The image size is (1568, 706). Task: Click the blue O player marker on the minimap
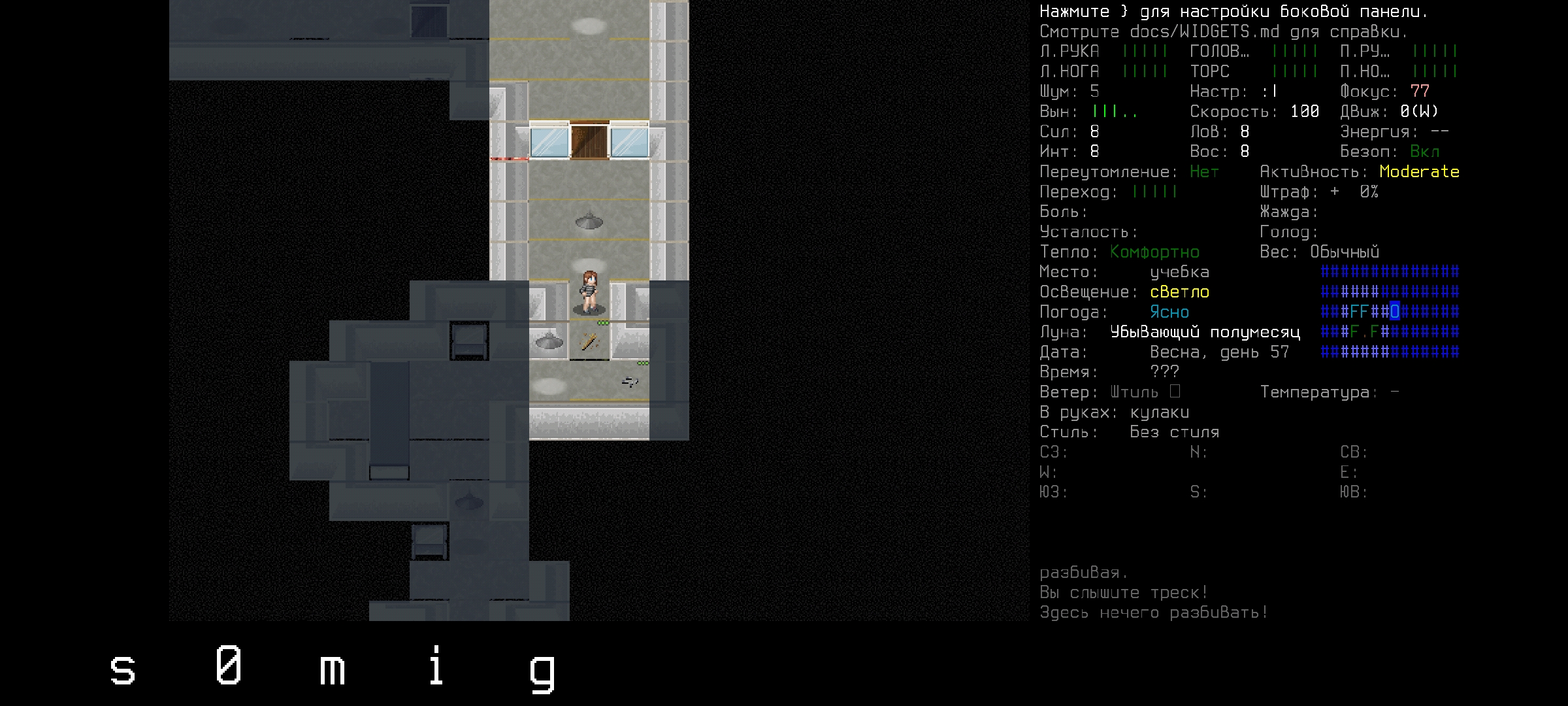[x=1396, y=312]
